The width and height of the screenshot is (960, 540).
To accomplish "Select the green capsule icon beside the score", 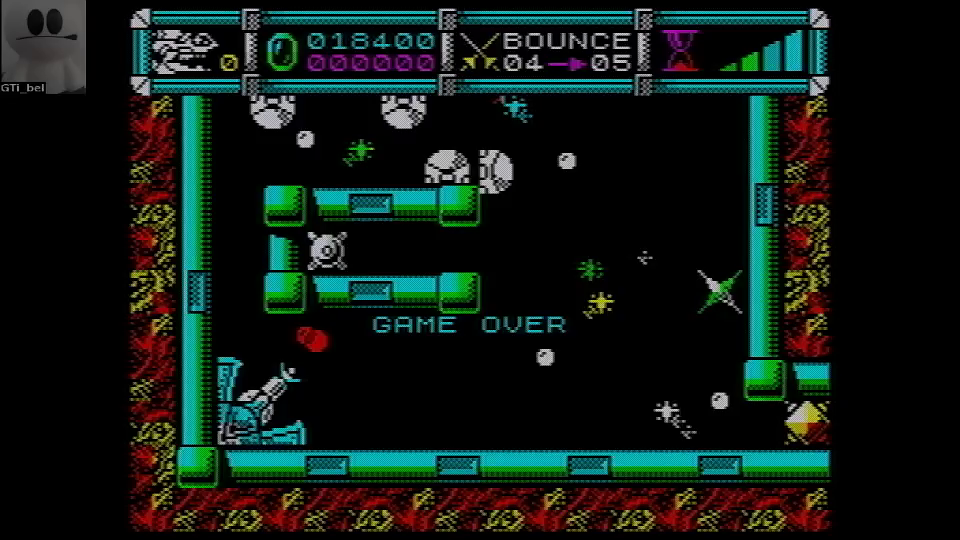I will coord(281,51).
